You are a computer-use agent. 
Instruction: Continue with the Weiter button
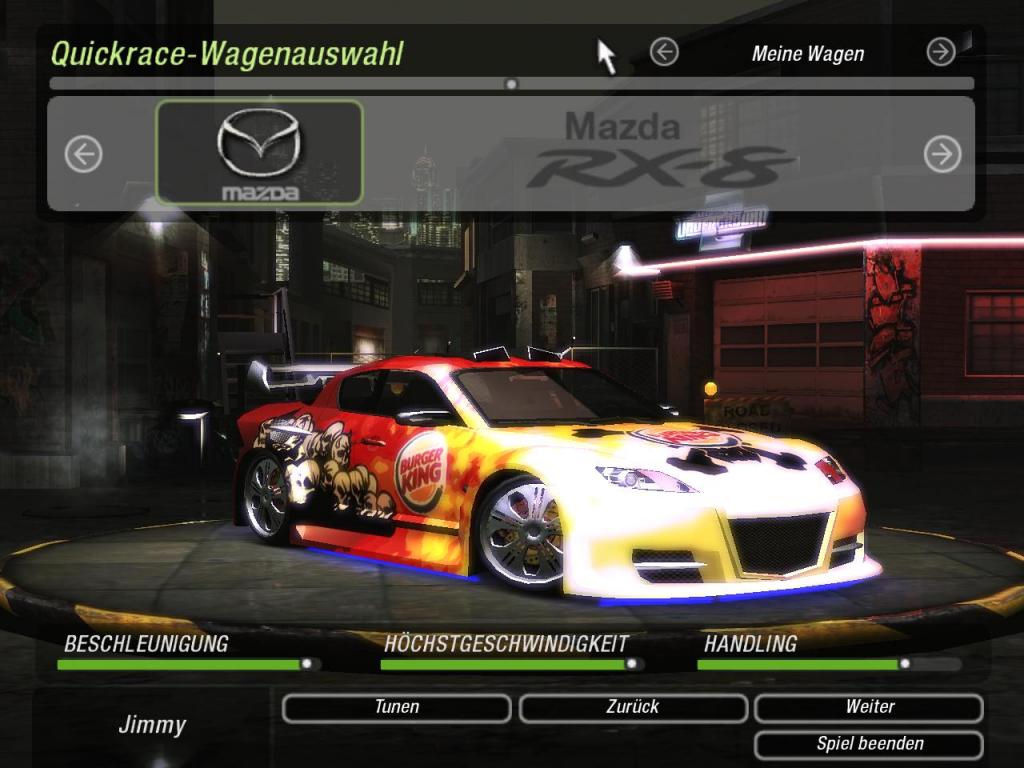(x=869, y=708)
